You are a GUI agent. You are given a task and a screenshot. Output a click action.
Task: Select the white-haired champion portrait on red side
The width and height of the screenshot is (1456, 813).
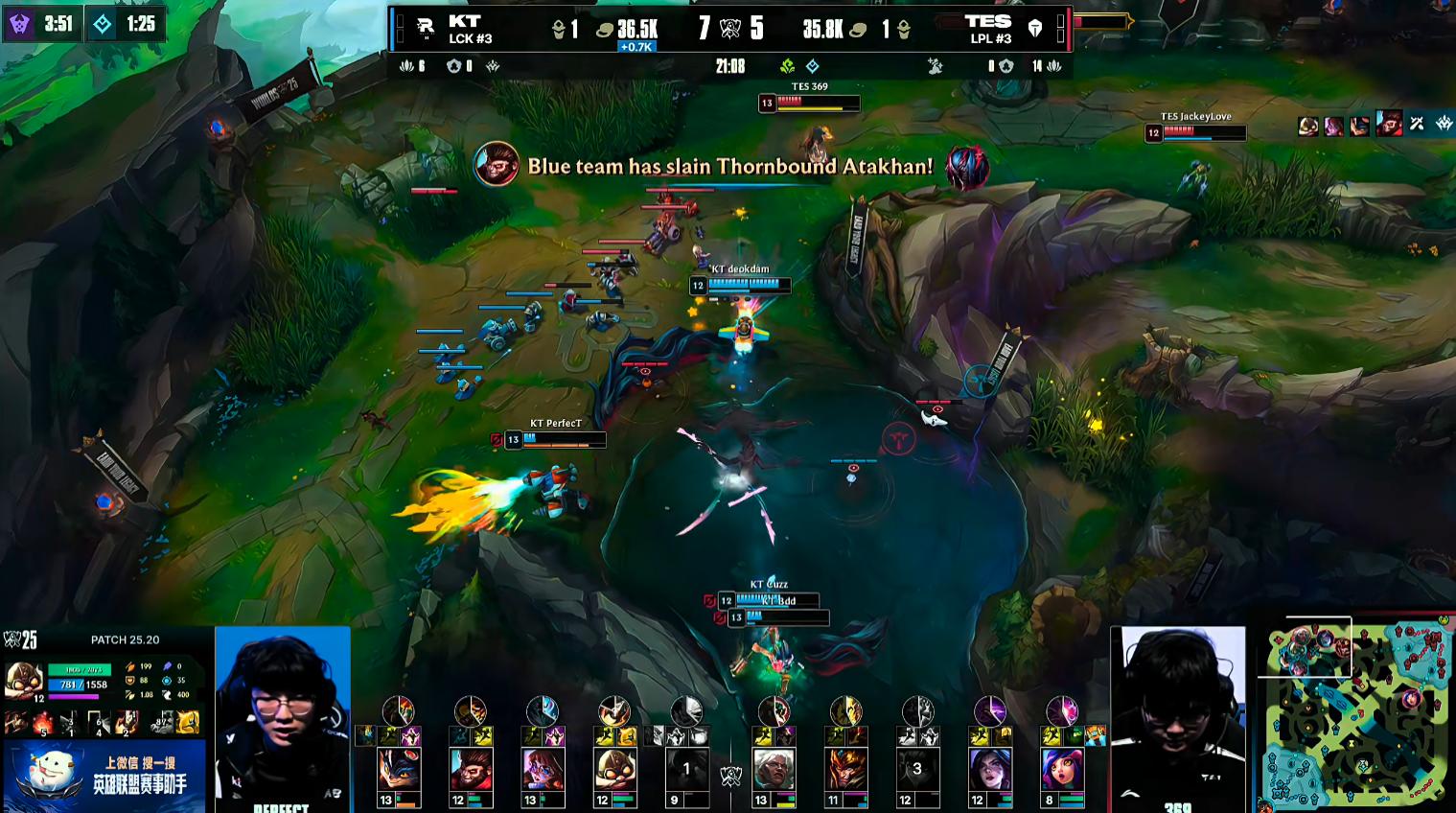774,769
